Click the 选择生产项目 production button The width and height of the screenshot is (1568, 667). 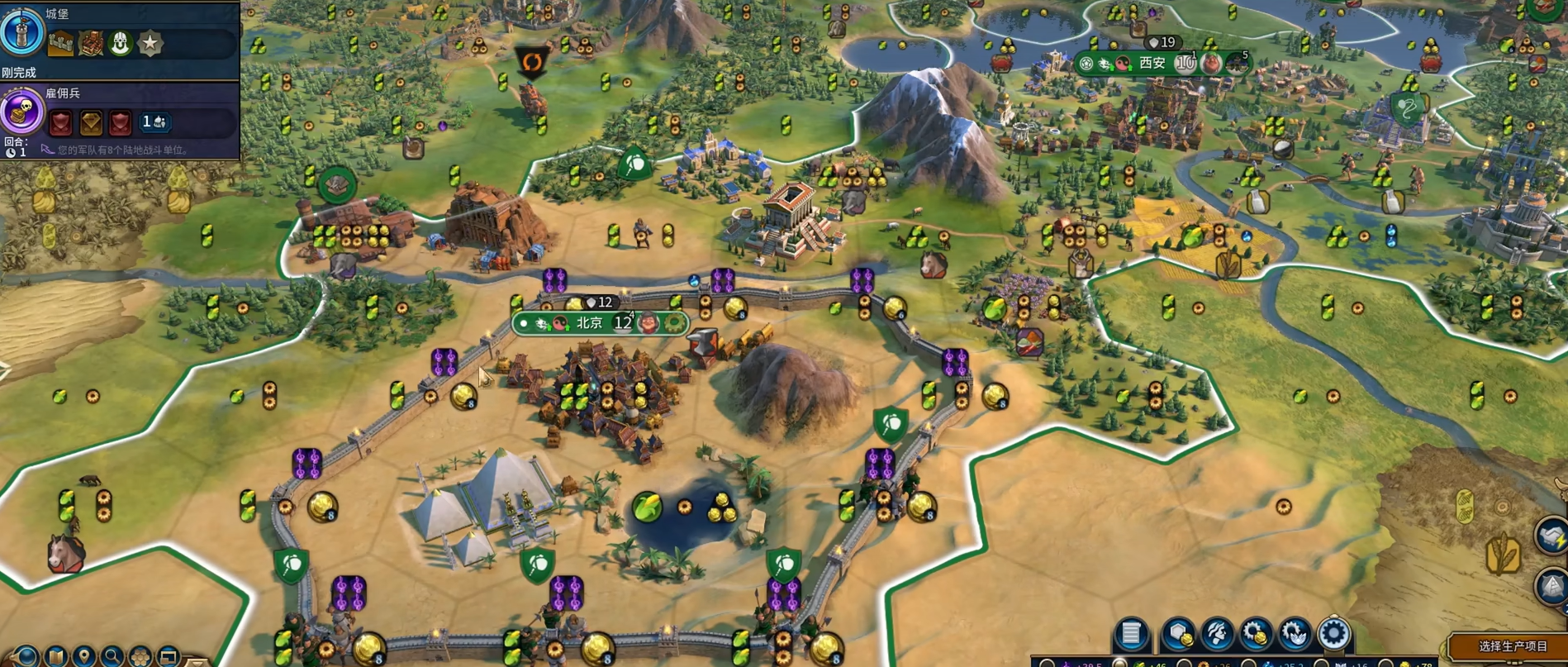(x=1512, y=646)
